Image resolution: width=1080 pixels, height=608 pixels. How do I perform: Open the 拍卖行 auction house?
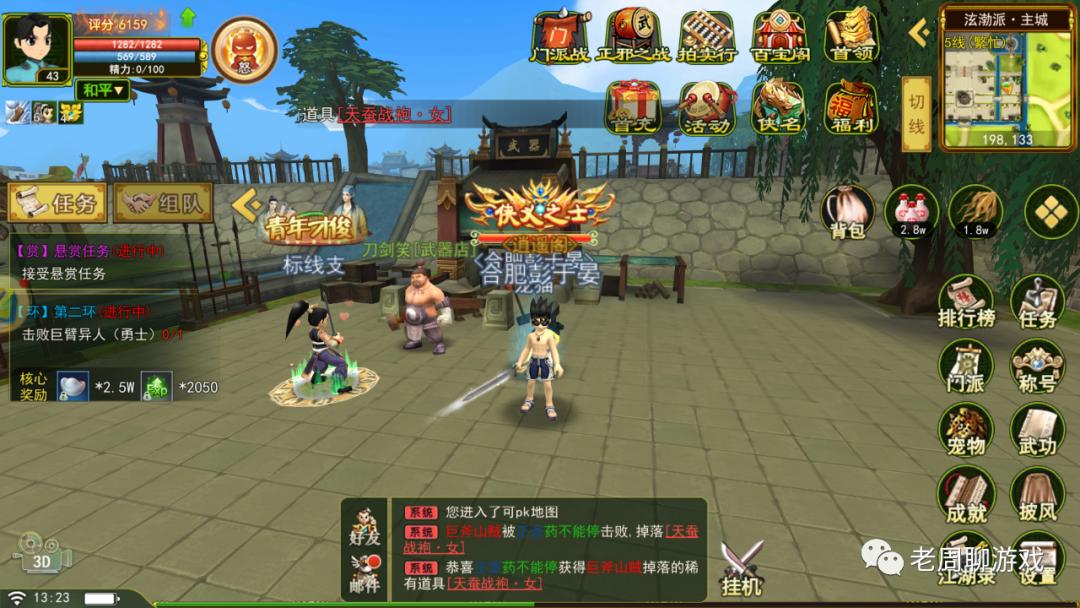point(707,37)
